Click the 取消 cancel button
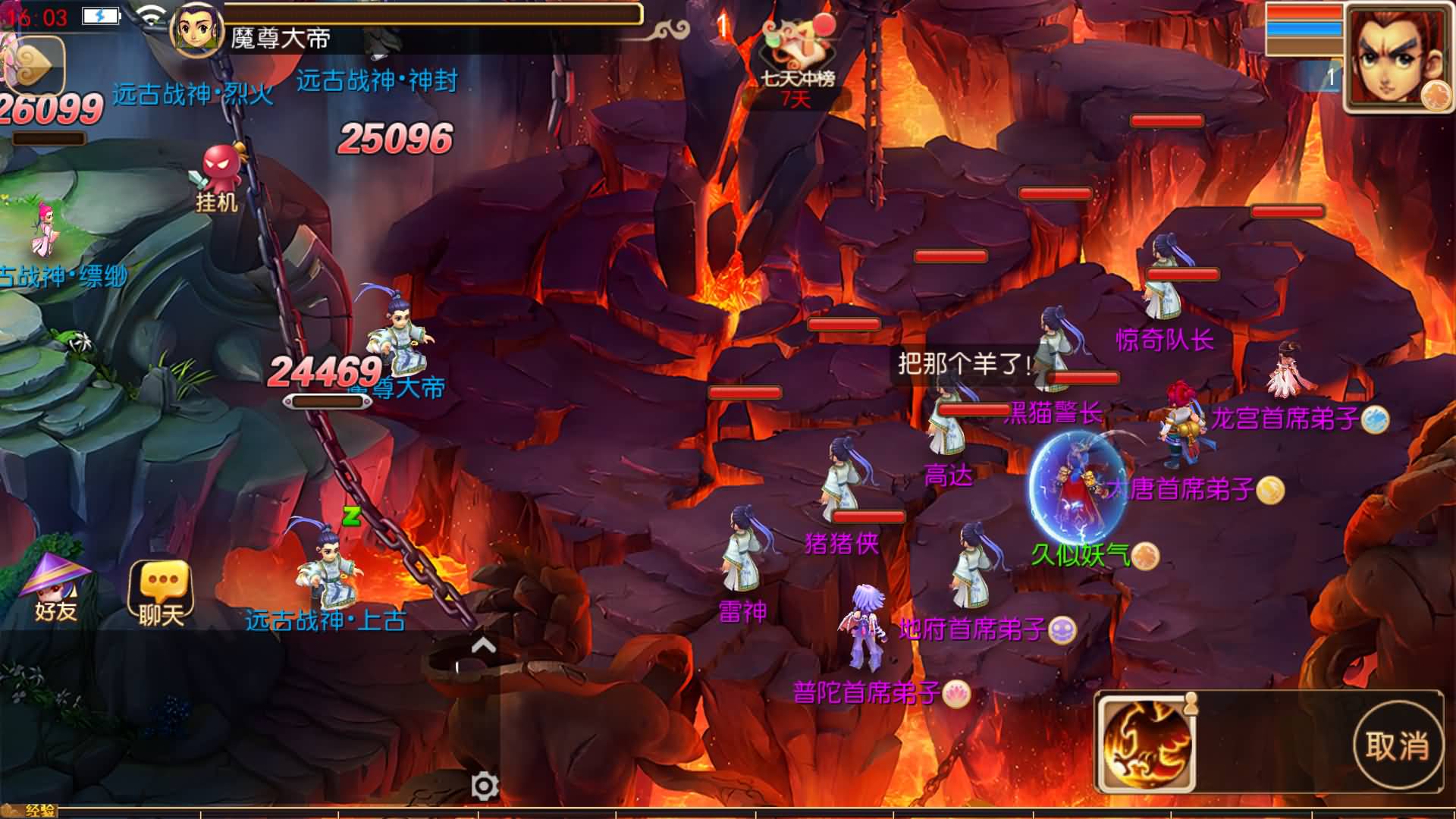 (x=1397, y=746)
